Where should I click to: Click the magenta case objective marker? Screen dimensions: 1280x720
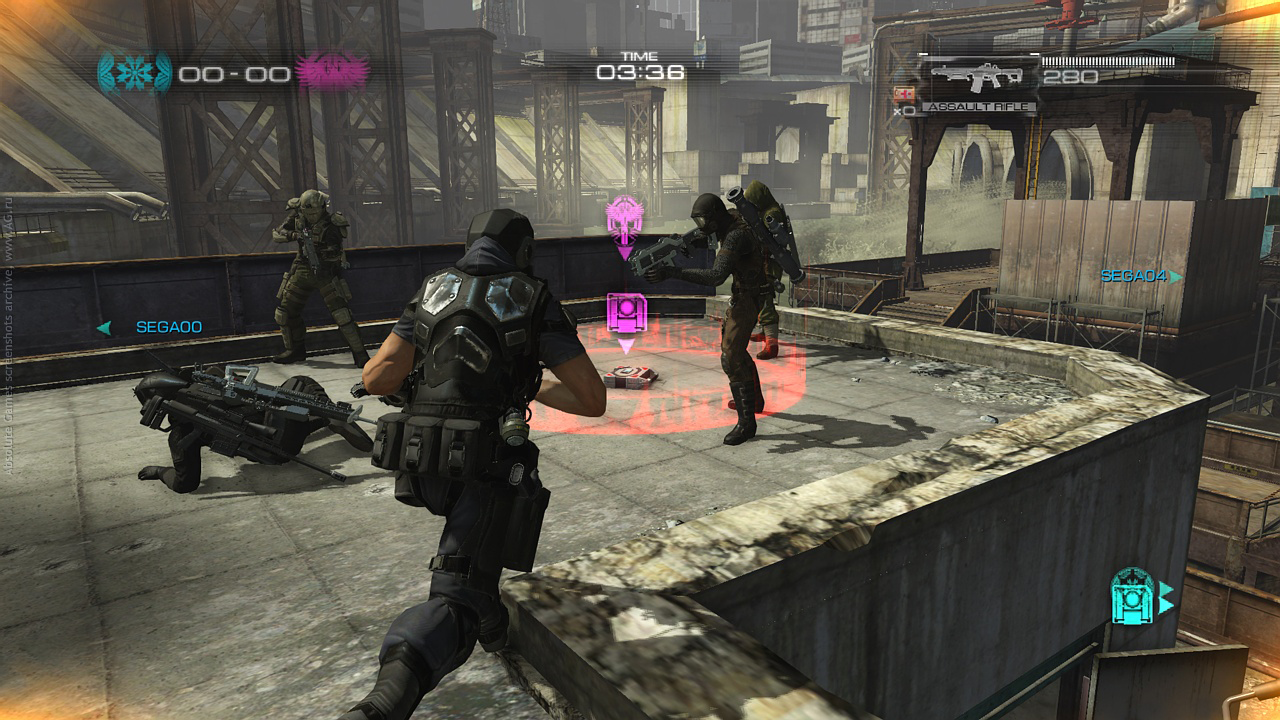point(627,313)
